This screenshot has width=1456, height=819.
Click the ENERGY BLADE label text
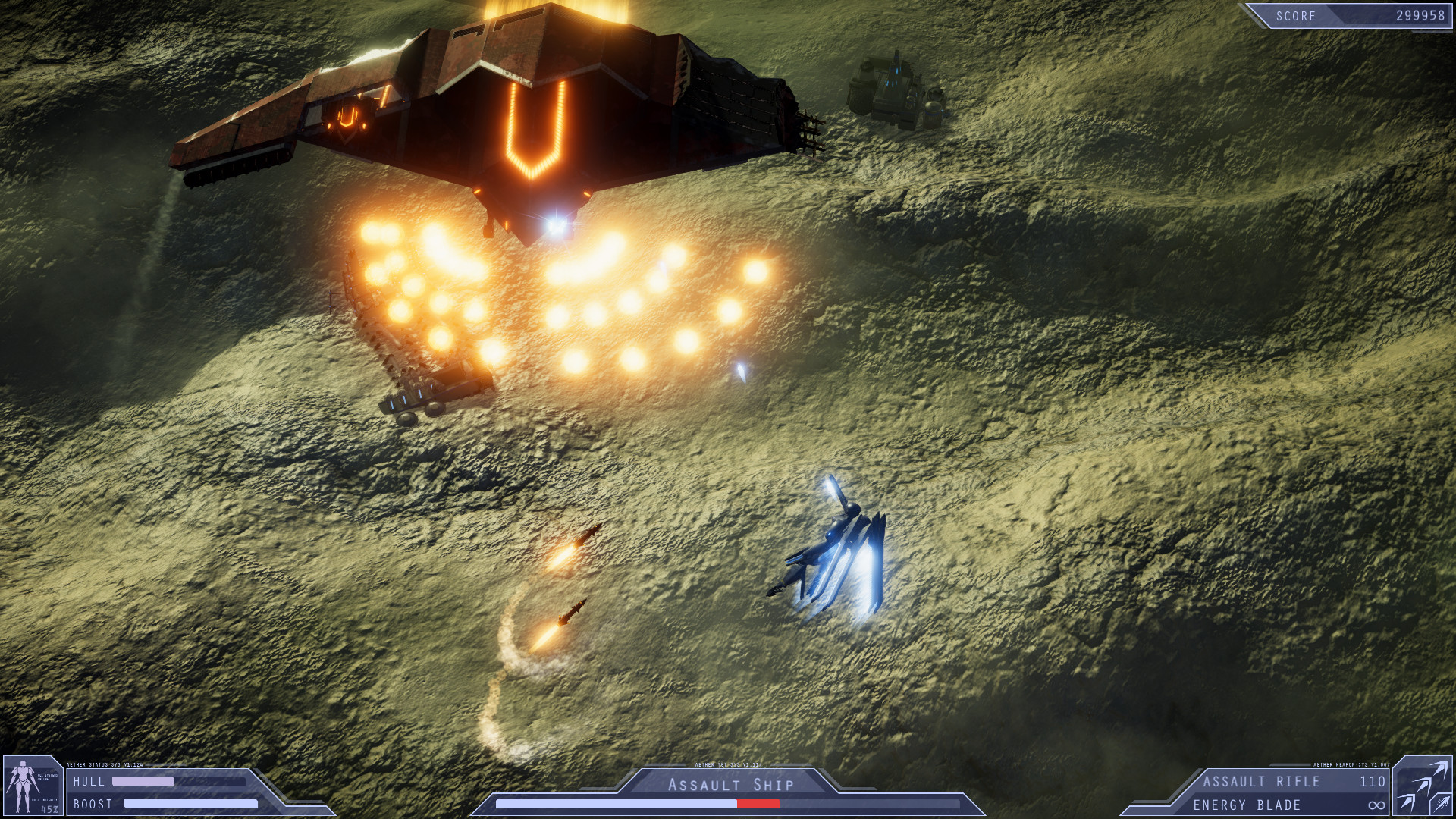1247,804
